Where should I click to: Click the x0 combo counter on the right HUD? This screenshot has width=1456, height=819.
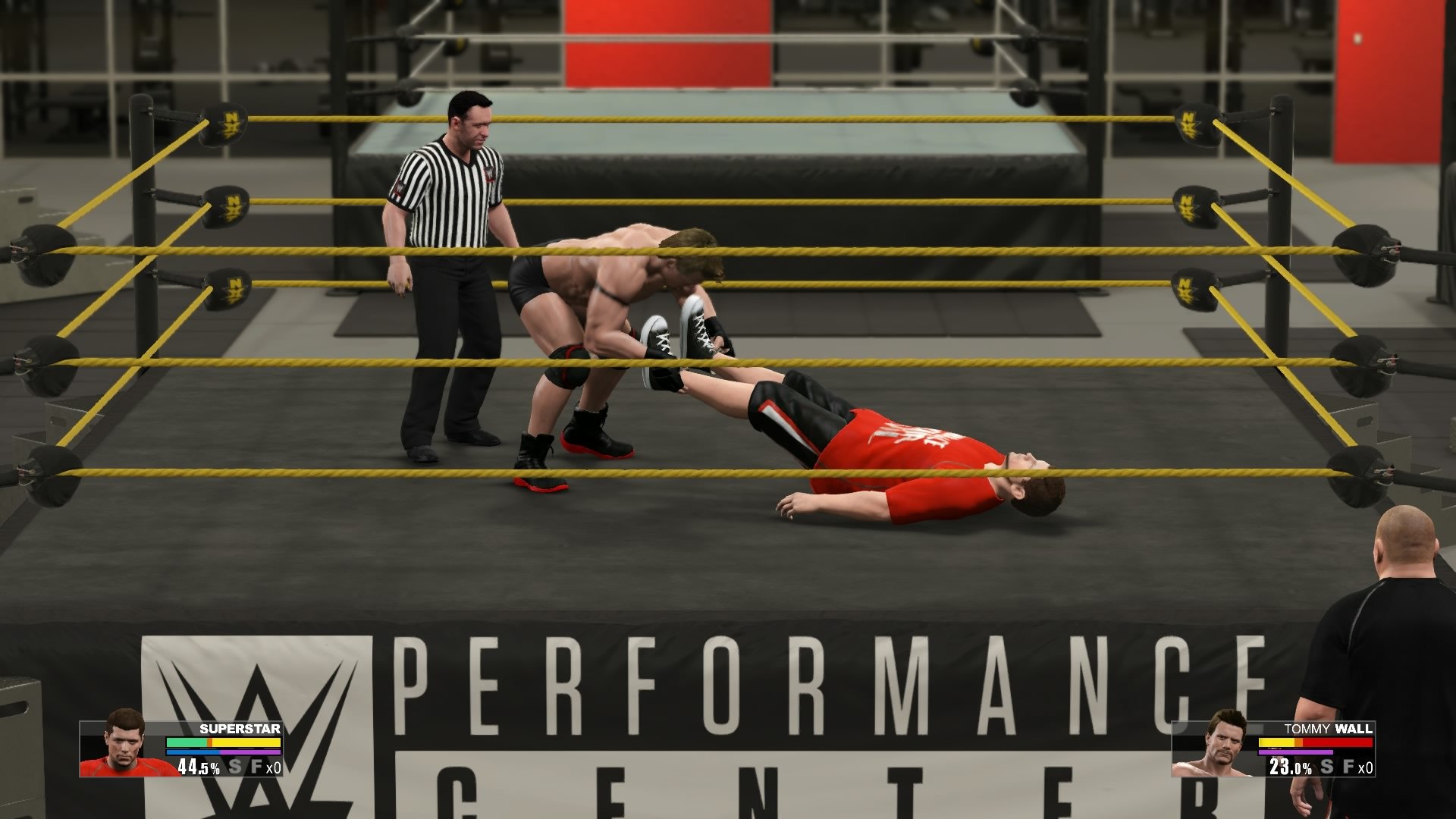[x=1366, y=769]
